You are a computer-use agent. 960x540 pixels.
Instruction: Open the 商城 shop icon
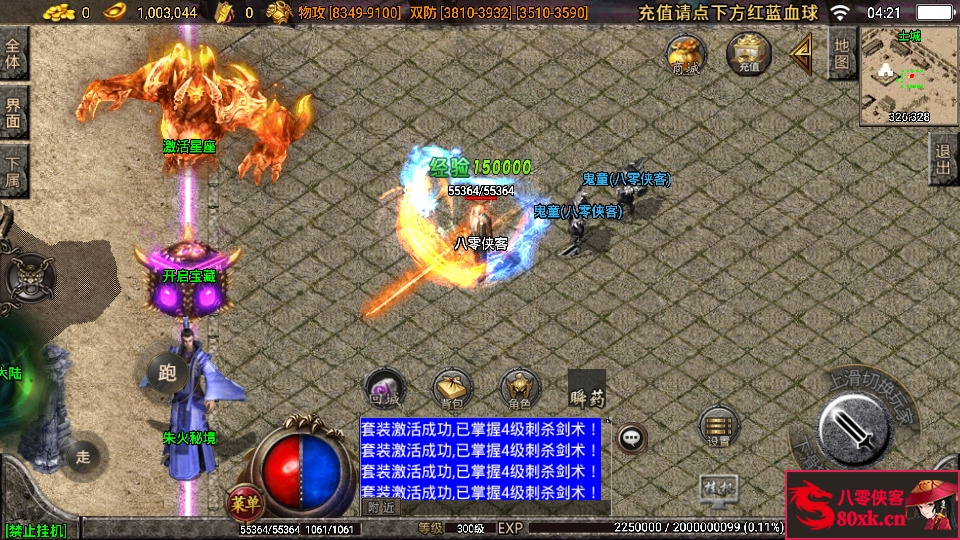coord(687,54)
